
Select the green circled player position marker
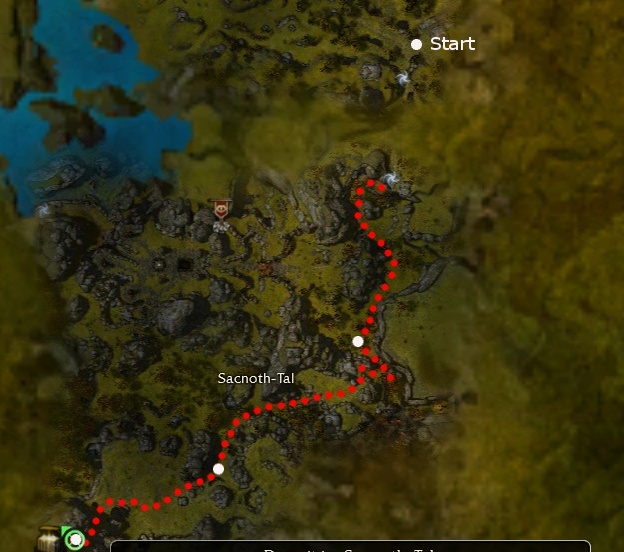coord(75,540)
